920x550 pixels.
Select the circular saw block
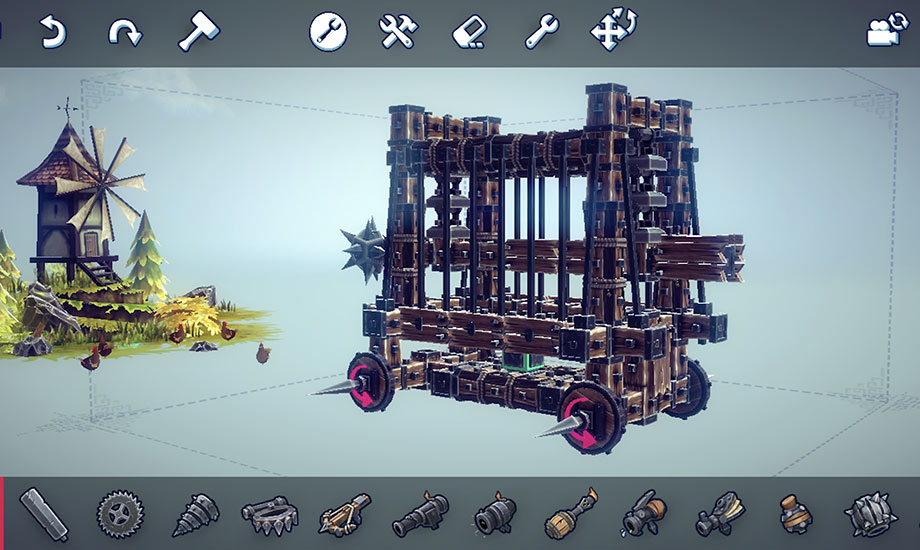(x=120, y=515)
